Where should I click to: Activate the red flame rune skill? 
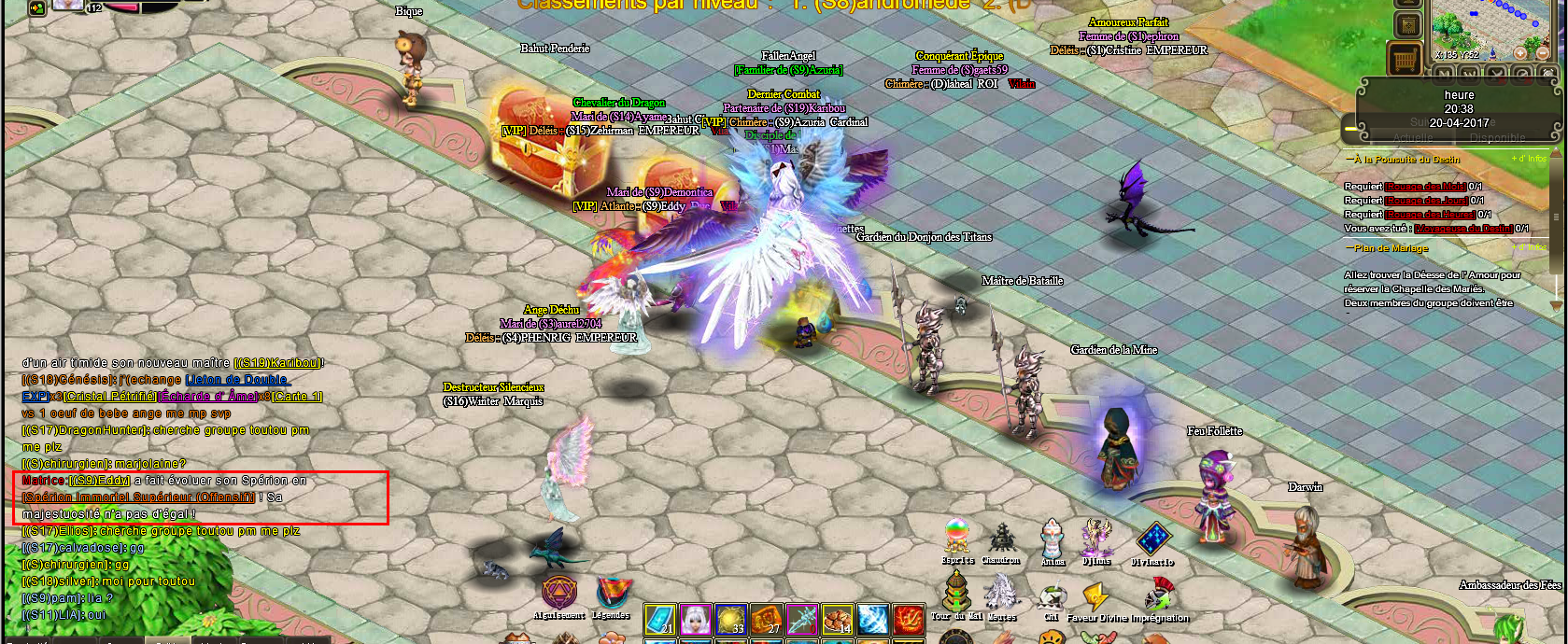pos(909,620)
